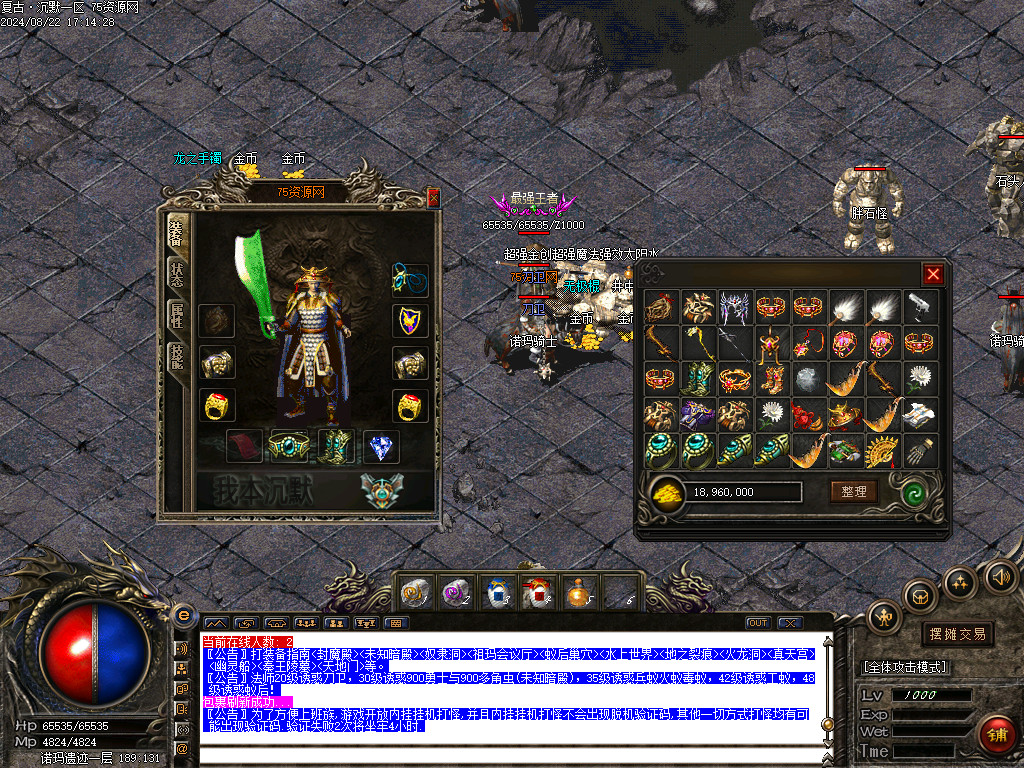Open the 属性 attributes tab
Screen dimensions: 1024x768
176,314
